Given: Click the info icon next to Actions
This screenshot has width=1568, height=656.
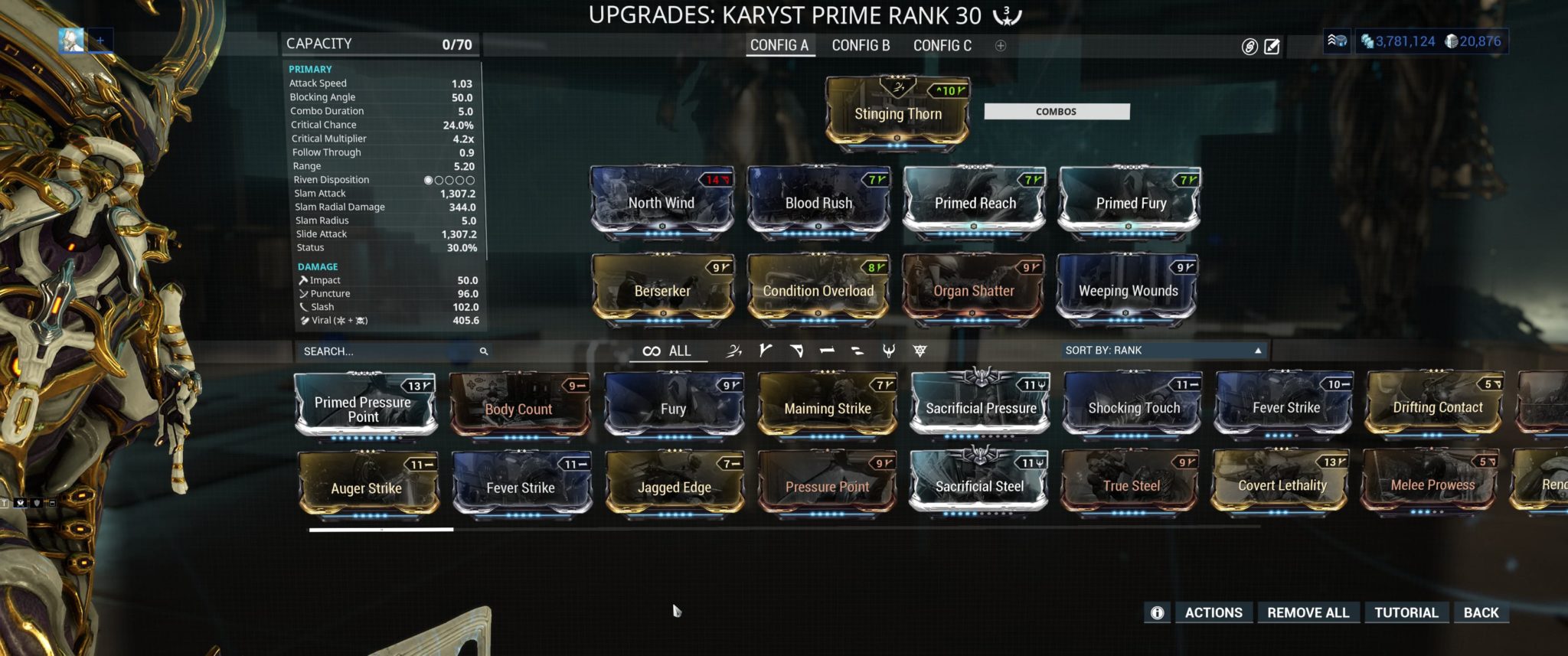Looking at the screenshot, I should point(1158,612).
